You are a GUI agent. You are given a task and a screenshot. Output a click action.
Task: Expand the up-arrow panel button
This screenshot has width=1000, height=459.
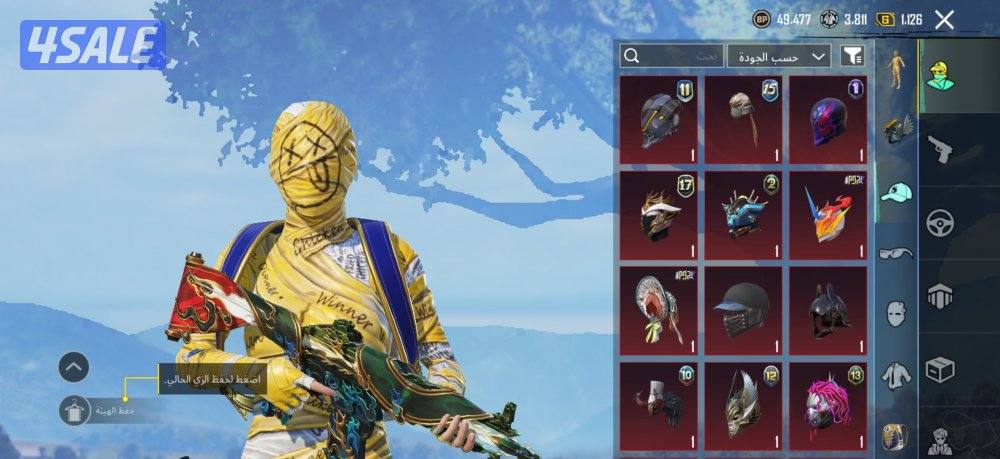pyautogui.click(x=75, y=367)
